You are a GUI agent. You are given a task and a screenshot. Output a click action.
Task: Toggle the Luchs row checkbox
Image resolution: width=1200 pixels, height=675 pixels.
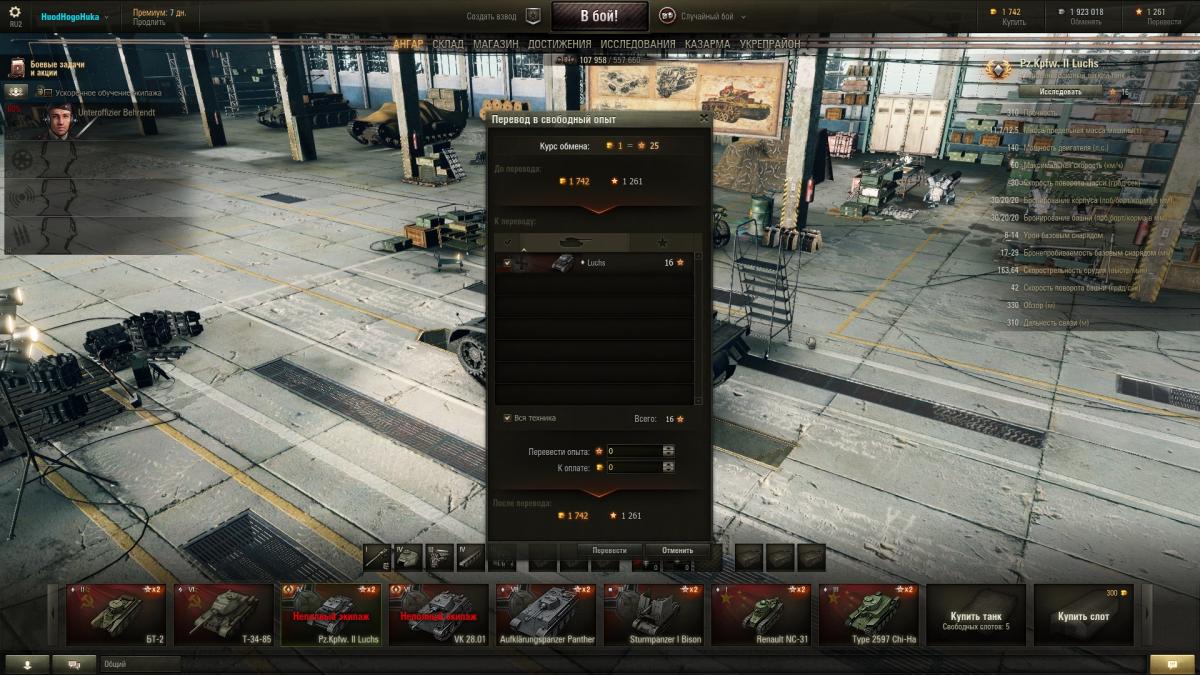[508, 263]
